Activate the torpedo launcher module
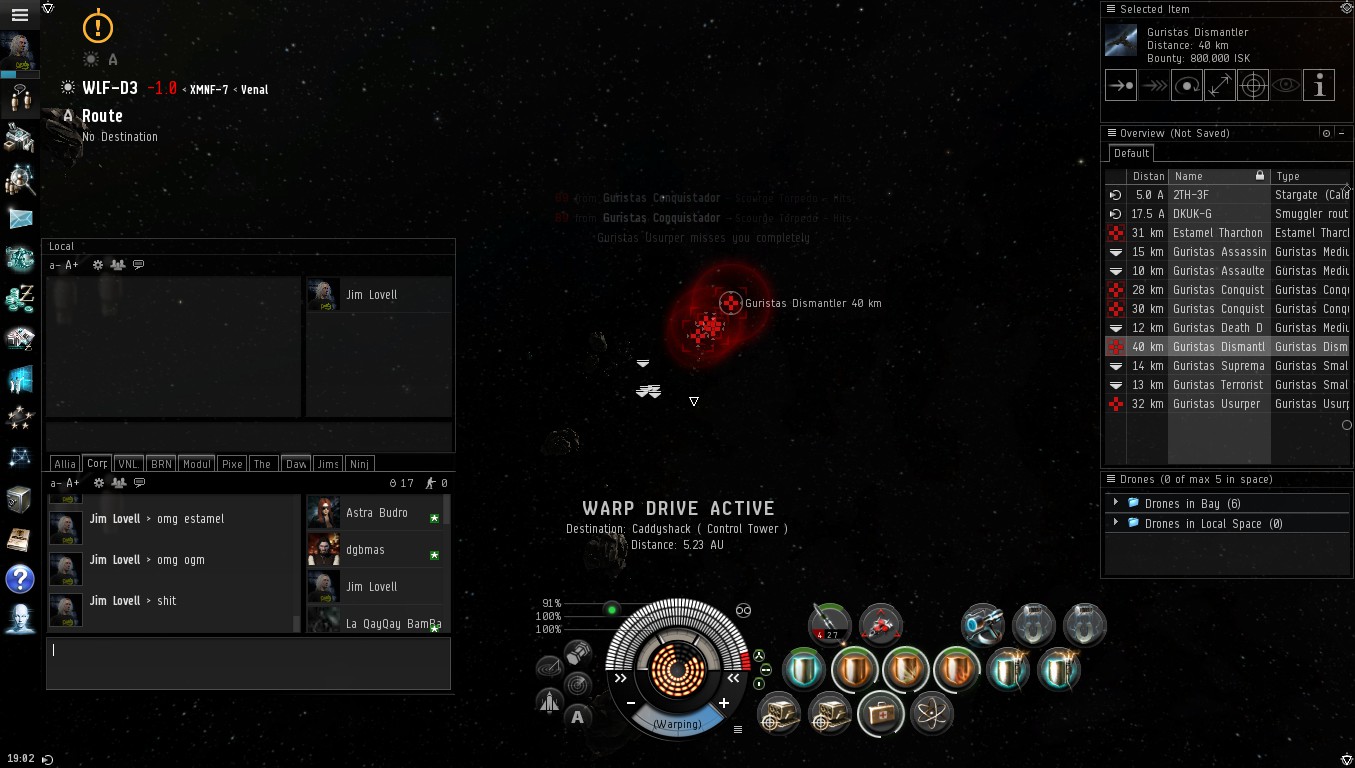 pyautogui.click(x=829, y=623)
